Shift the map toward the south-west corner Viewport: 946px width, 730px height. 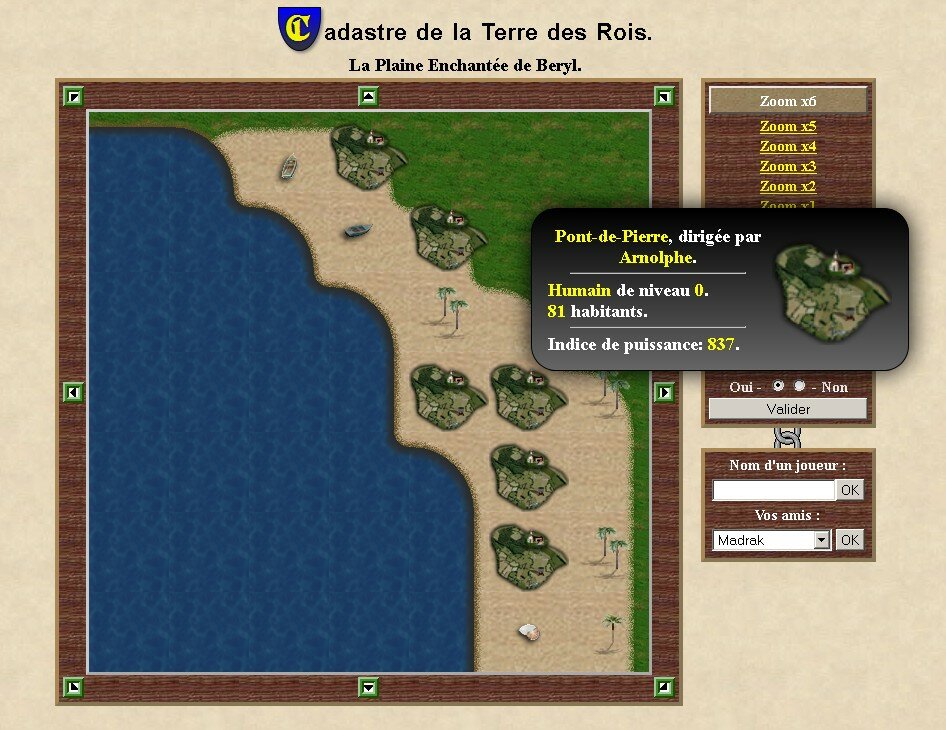click(73, 687)
